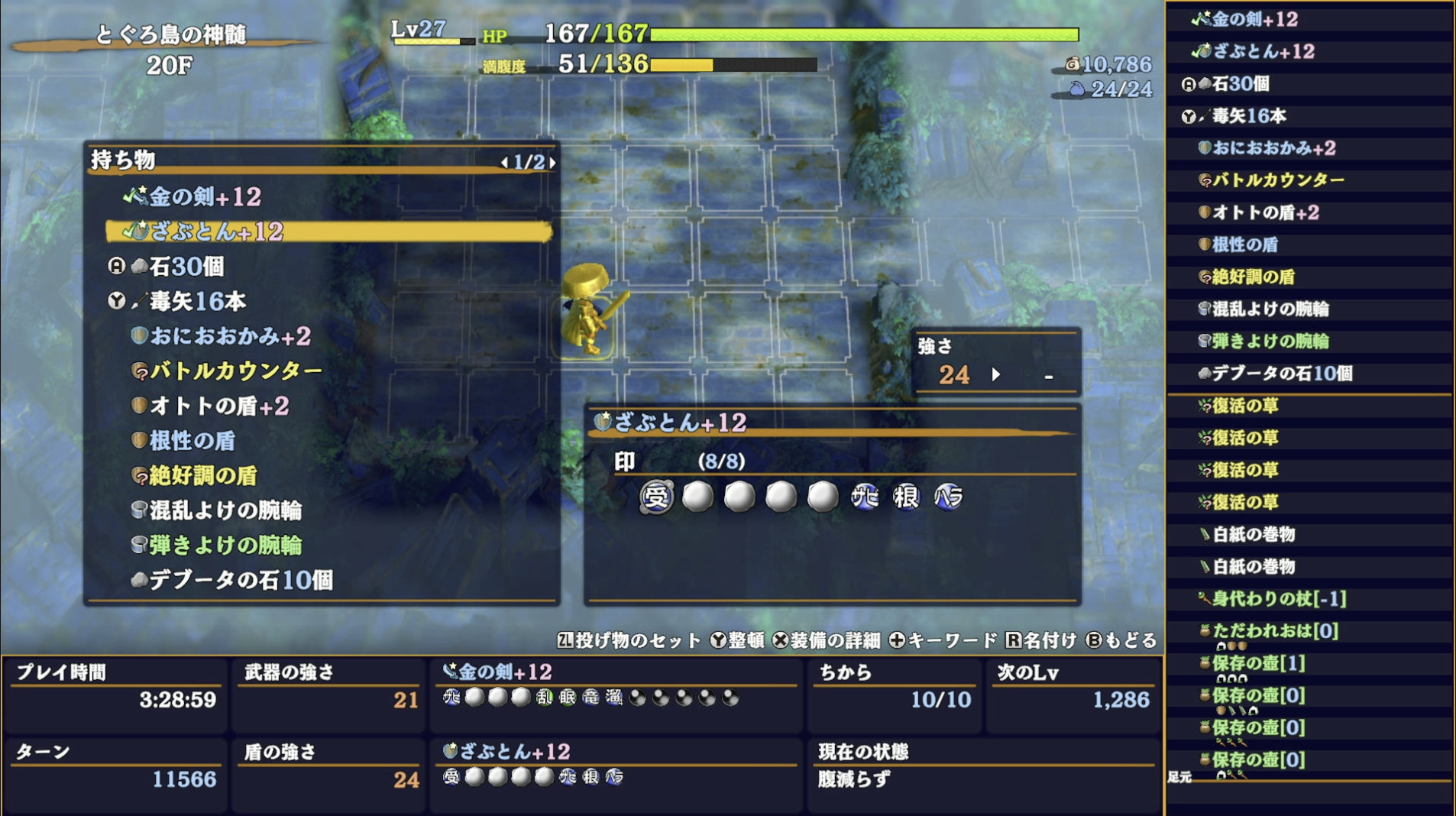Viewport: 1456px width, 816px height.
Task: Go back a page using the left arrow
Action: [x=503, y=163]
